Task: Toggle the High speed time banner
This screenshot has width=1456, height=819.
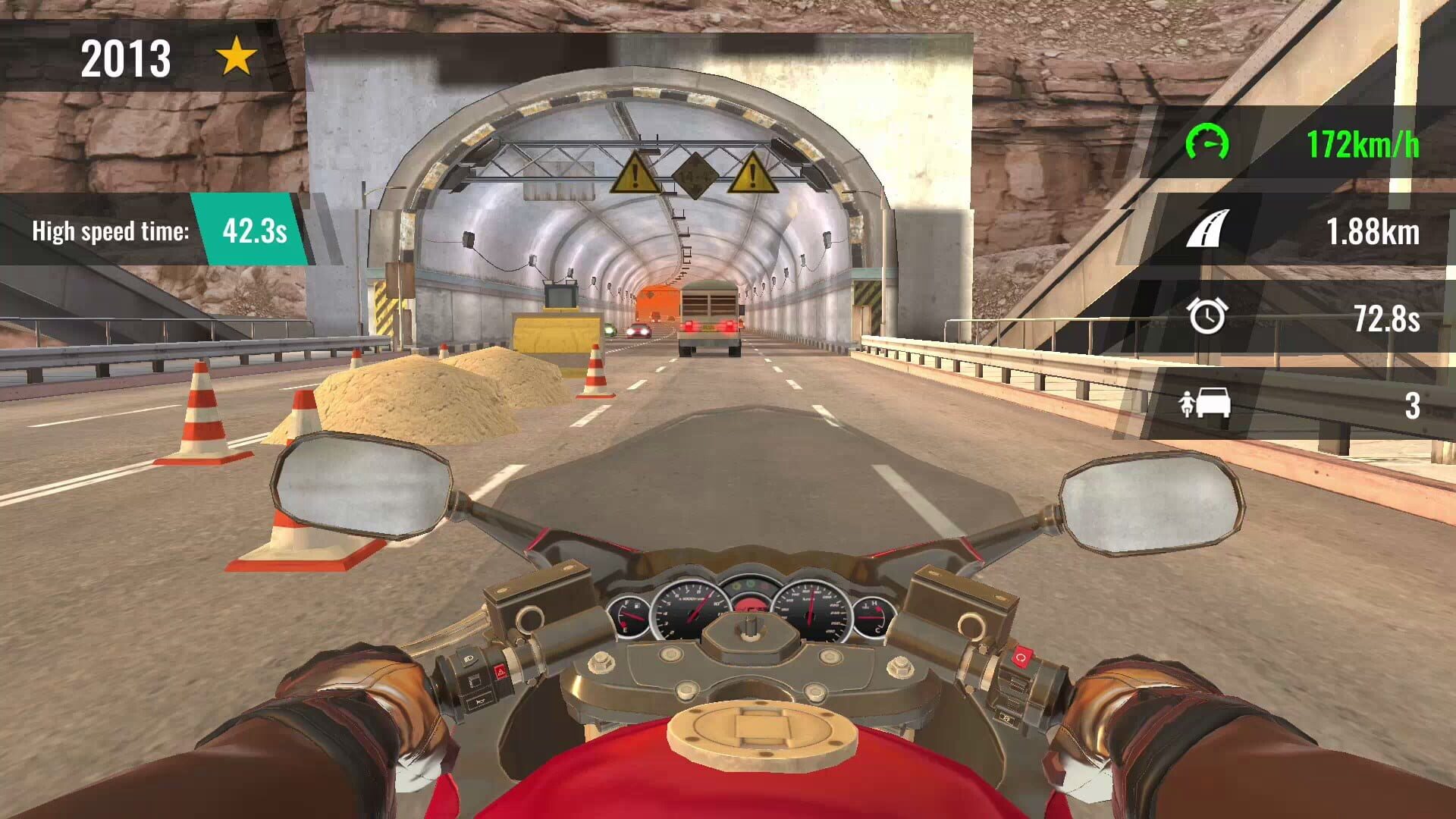Action: tap(110, 231)
